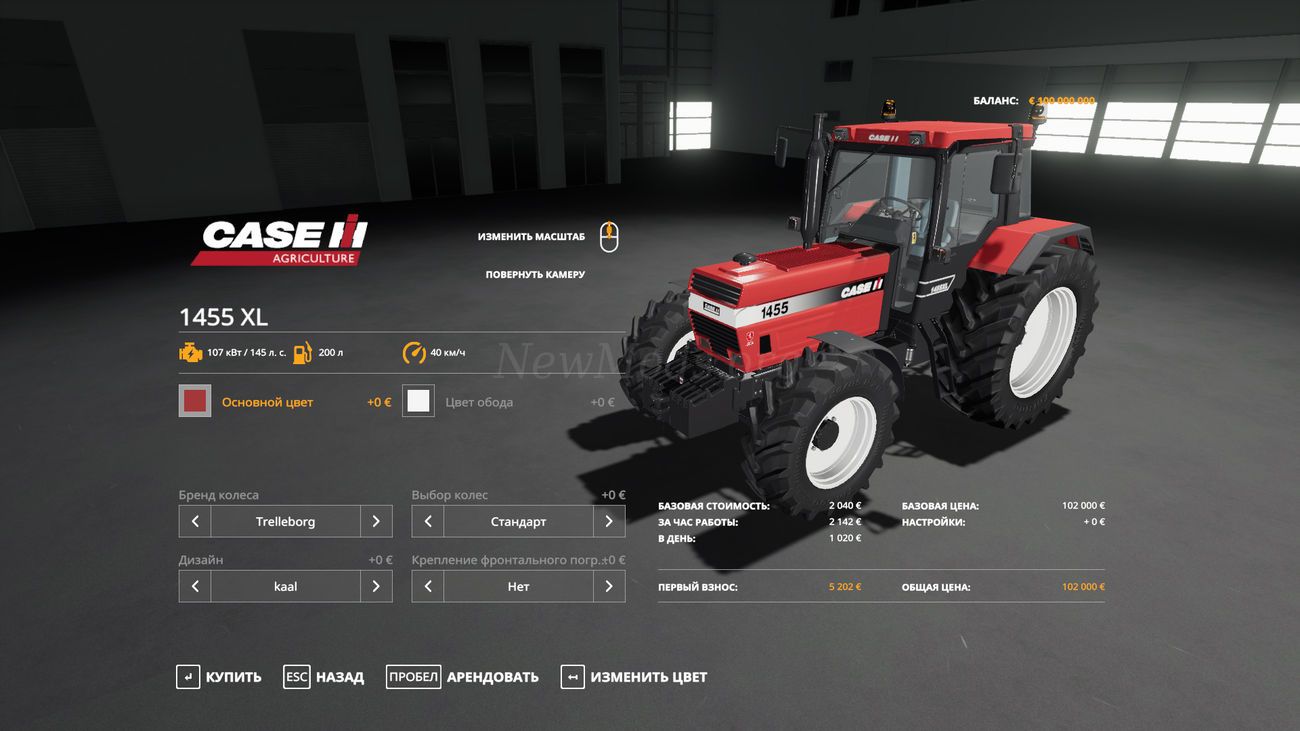Choose next wheel brand after Trelleborg
The width and height of the screenshot is (1300, 731).
pyautogui.click(x=376, y=521)
